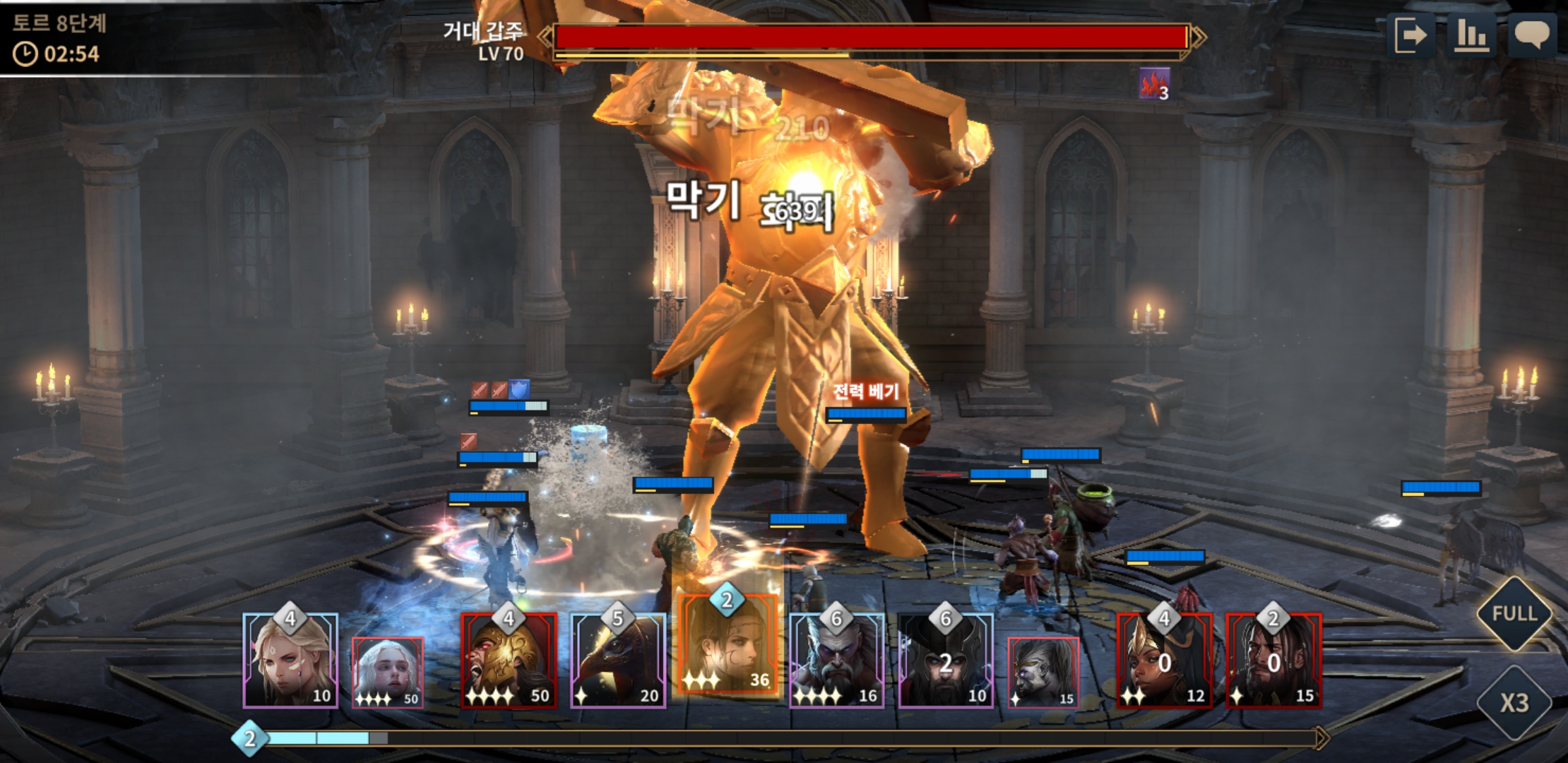Screen dimensions: 1568x763
Task: Use the highlighted dark-haired woman card
Action: [727, 646]
